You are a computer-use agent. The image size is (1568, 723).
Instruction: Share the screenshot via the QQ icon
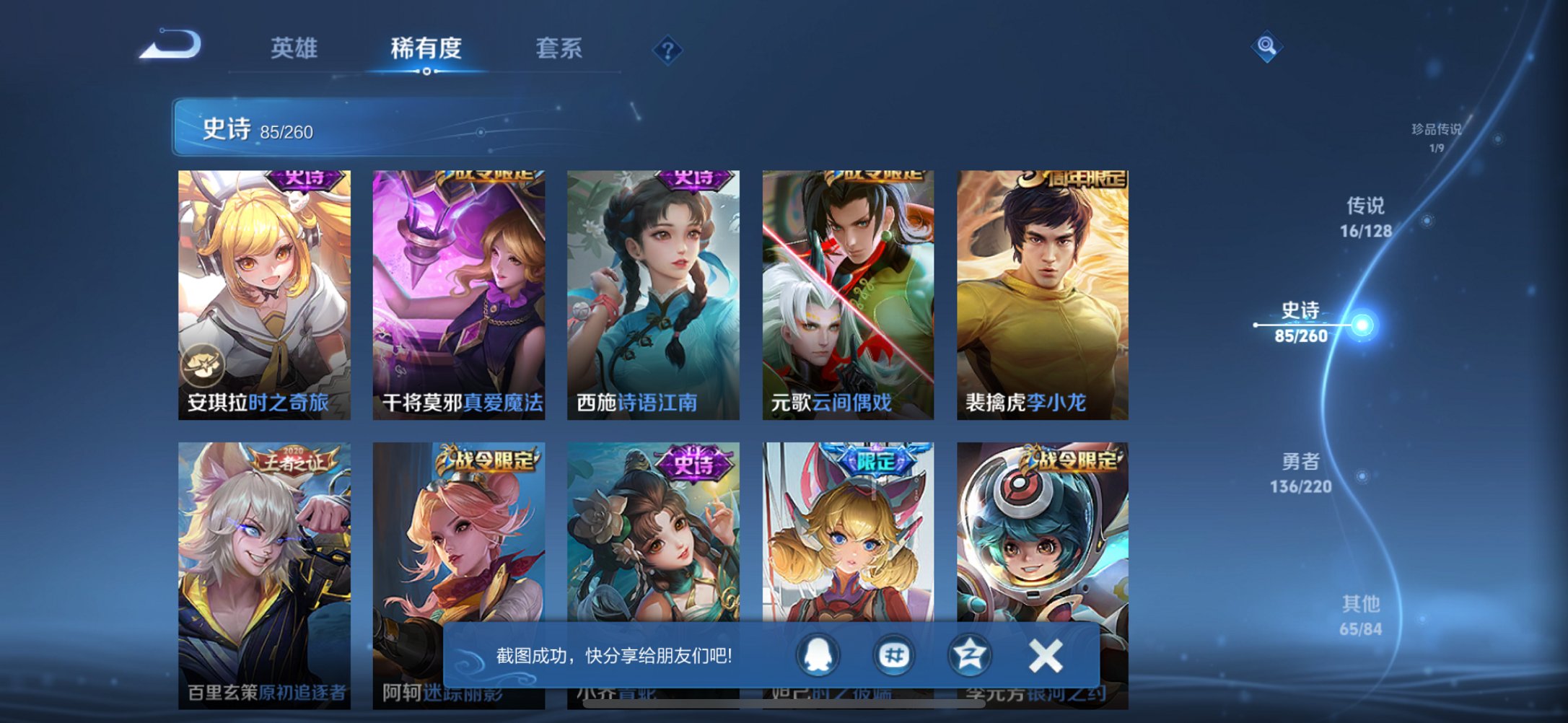coord(819,654)
